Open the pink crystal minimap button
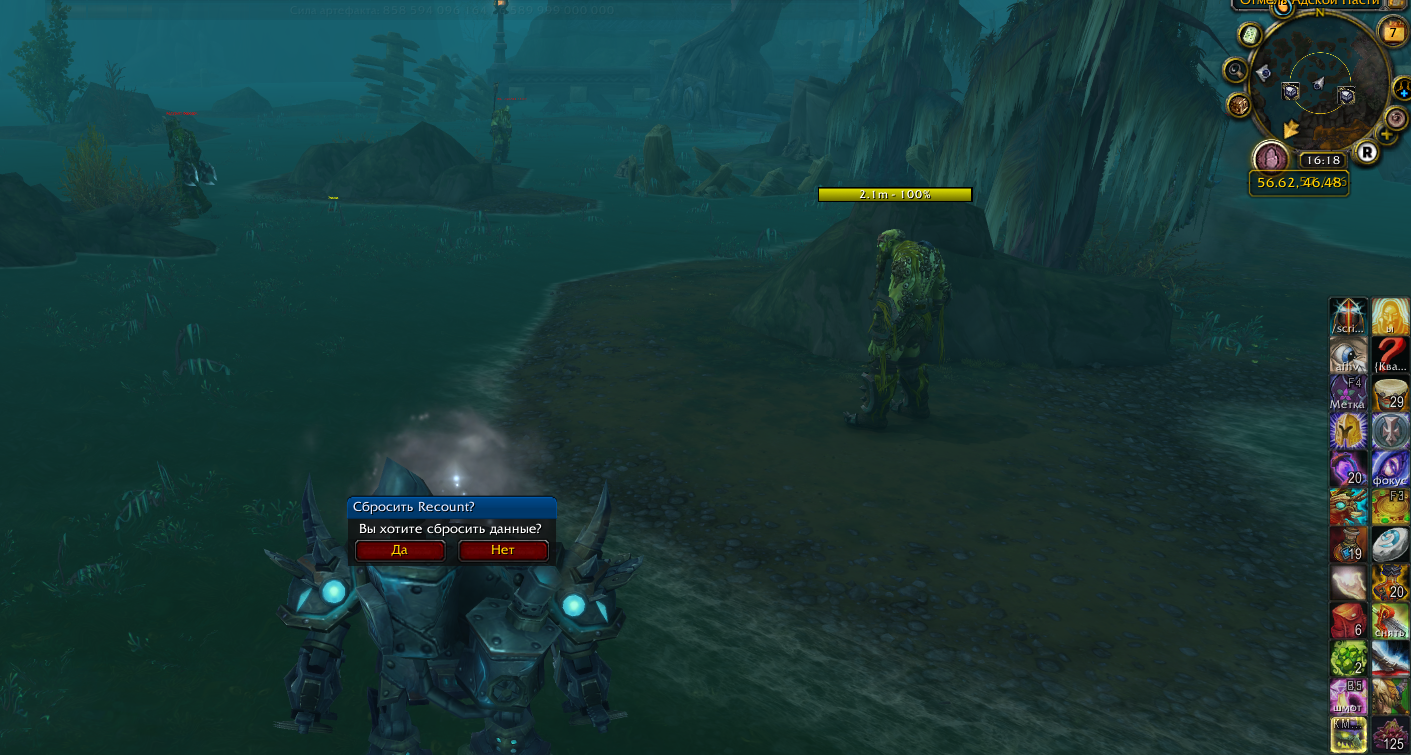Image resolution: width=1411 pixels, height=755 pixels. point(1271,157)
